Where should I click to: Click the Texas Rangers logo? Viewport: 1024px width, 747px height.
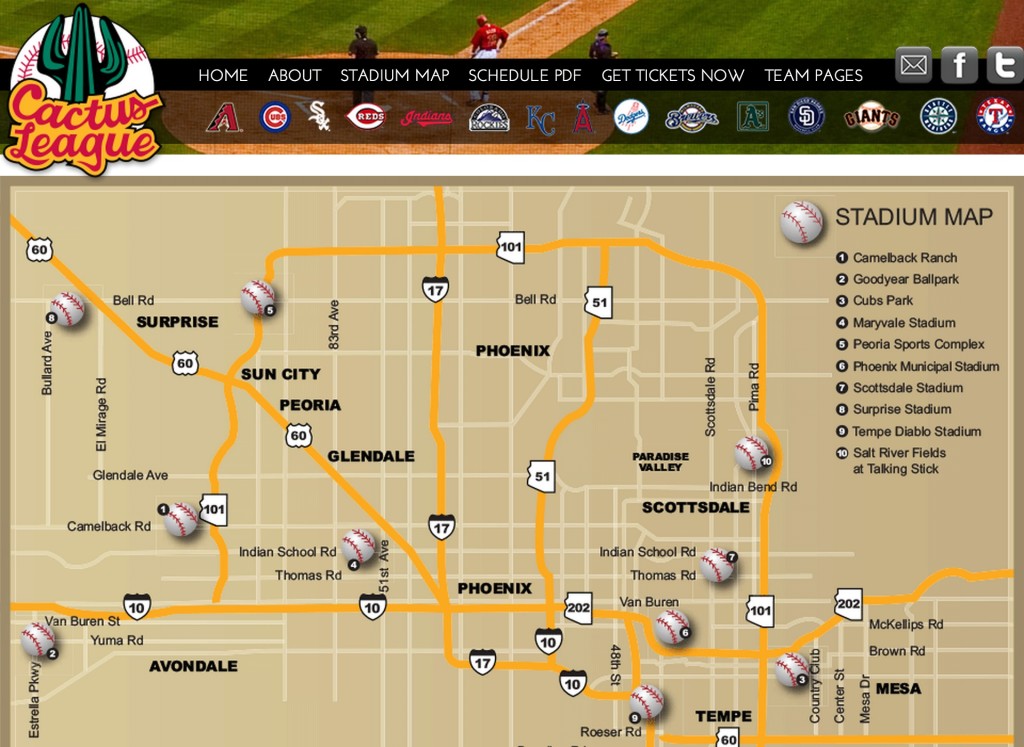(995, 117)
